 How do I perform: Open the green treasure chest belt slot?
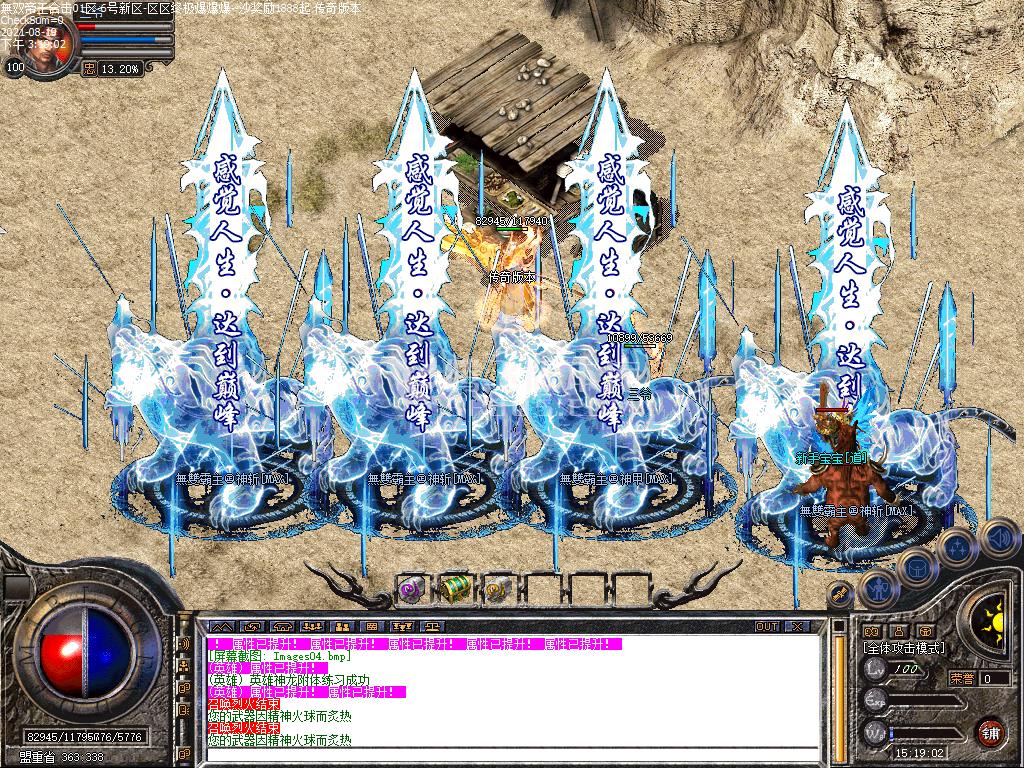coord(455,588)
